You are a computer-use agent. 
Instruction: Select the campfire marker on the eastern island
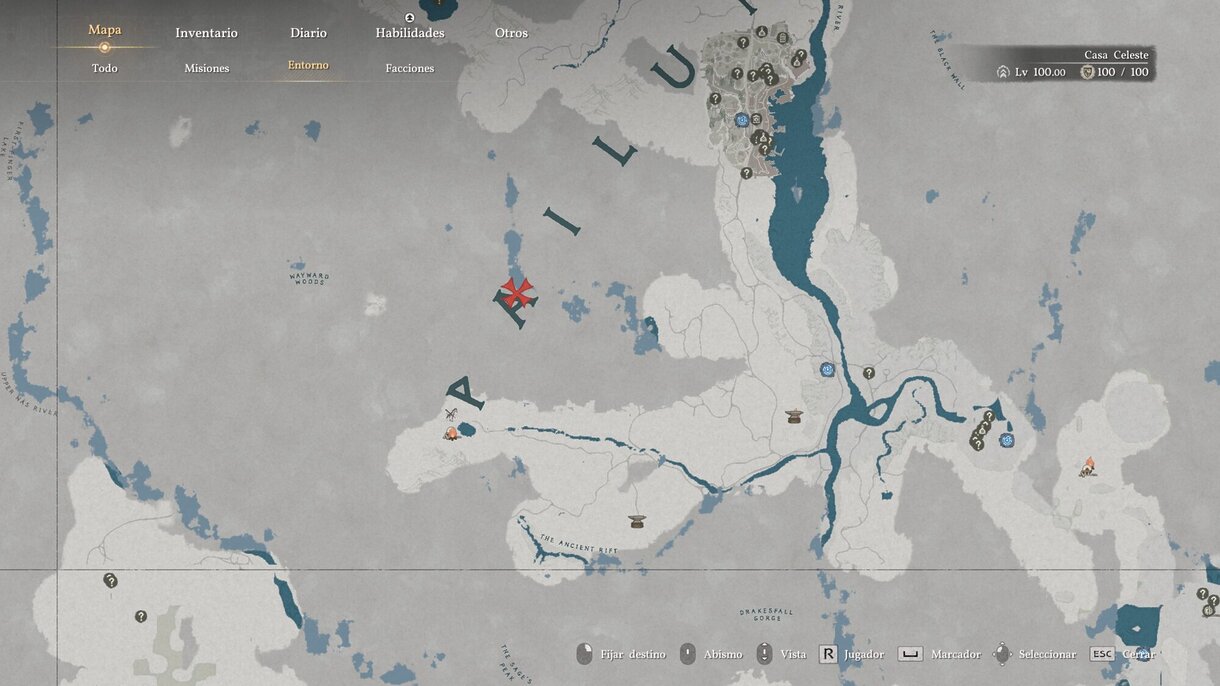pos(1087,466)
